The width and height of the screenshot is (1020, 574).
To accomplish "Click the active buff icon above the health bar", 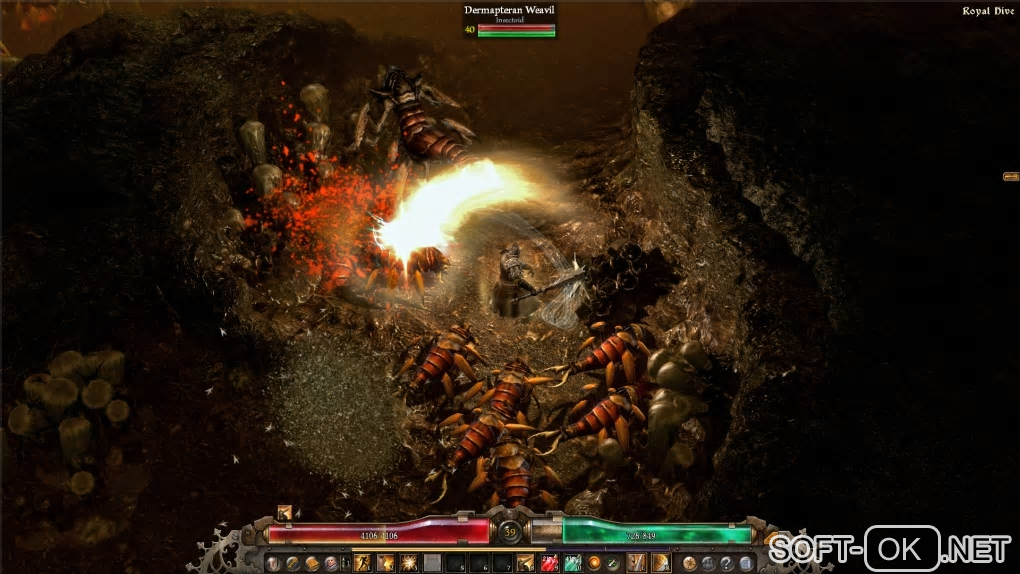I will tap(285, 512).
